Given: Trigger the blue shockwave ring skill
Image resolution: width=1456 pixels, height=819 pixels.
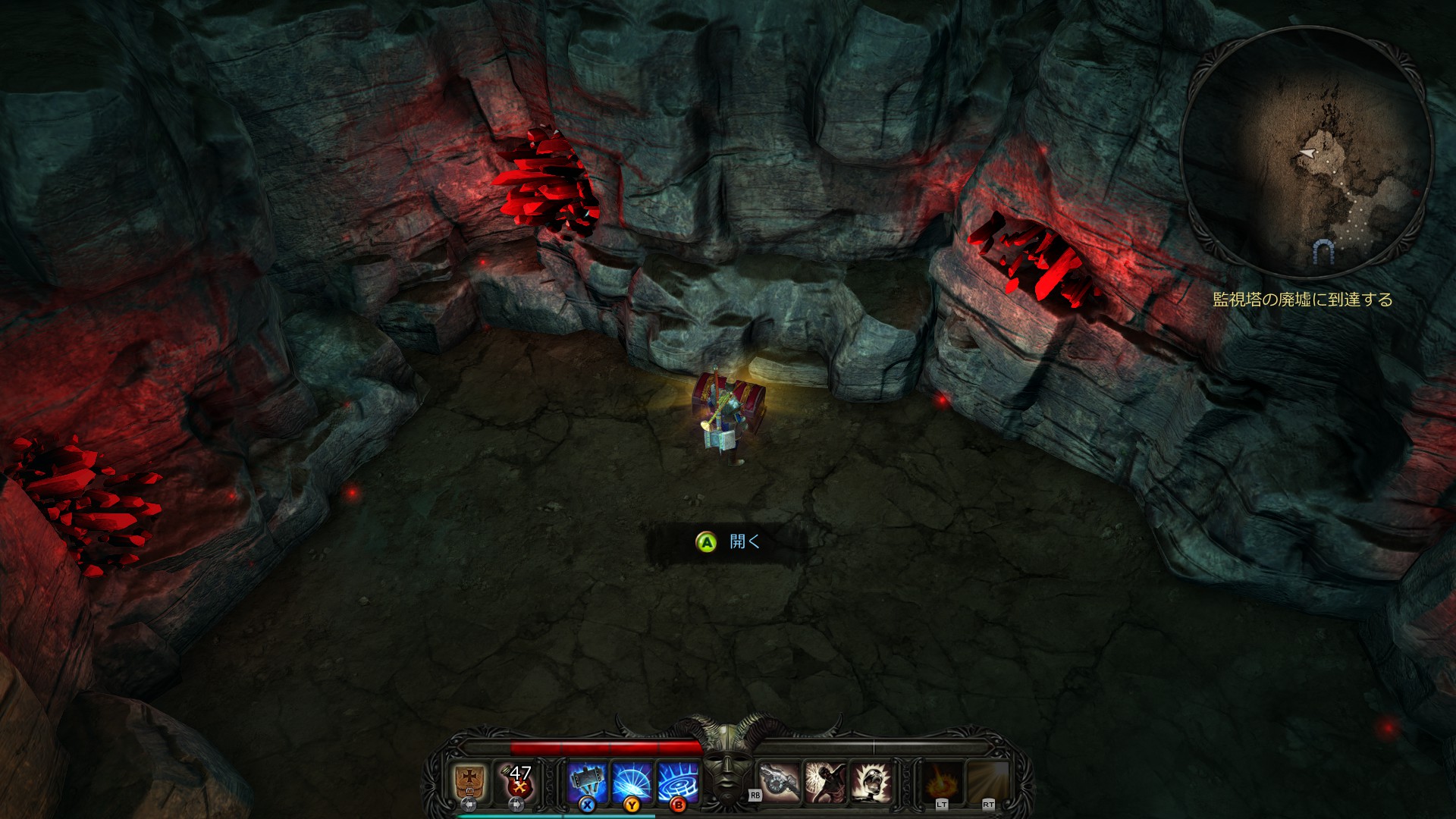Looking at the screenshot, I should (x=677, y=781).
